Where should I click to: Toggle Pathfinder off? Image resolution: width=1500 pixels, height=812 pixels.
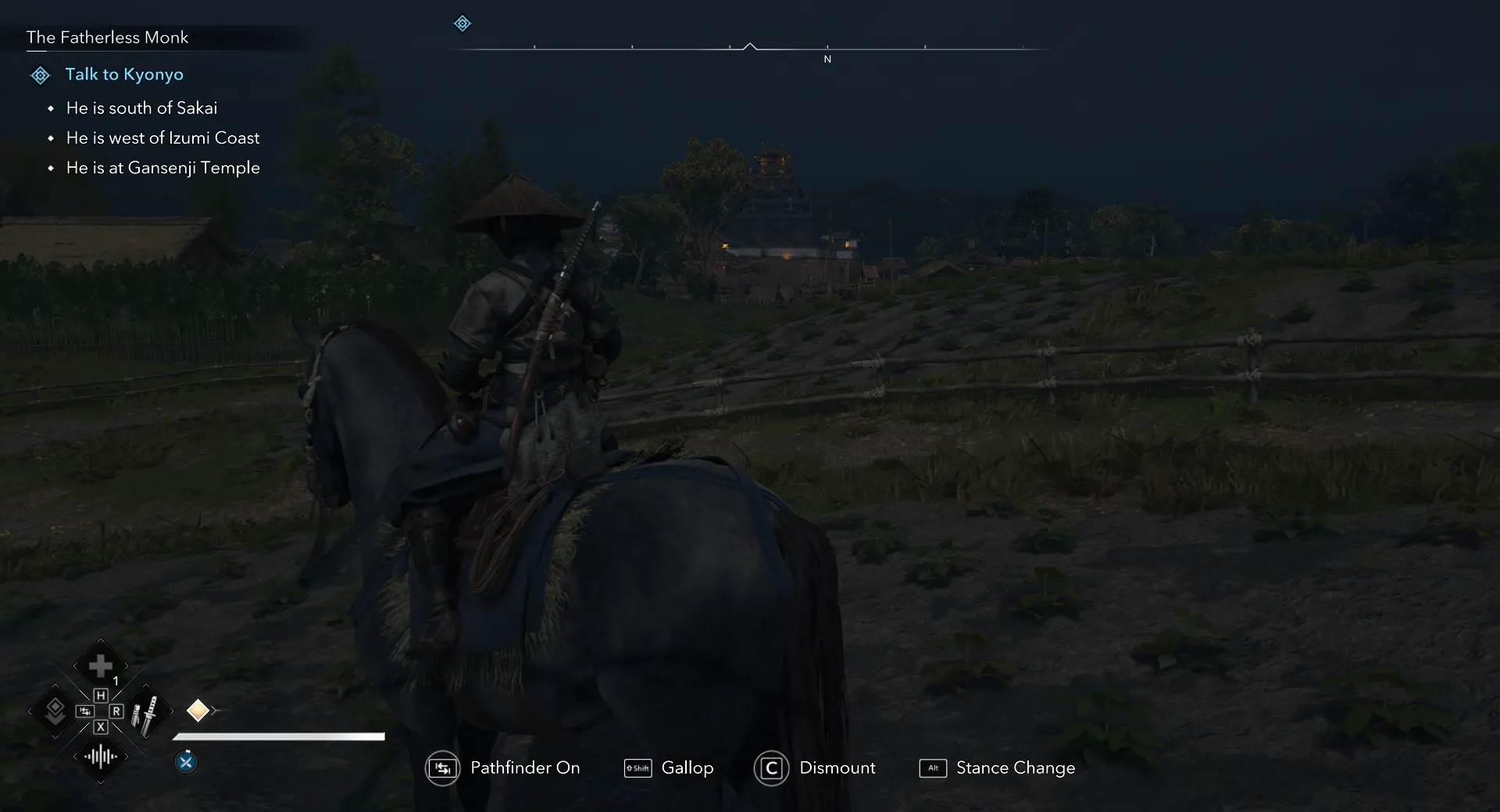442,767
